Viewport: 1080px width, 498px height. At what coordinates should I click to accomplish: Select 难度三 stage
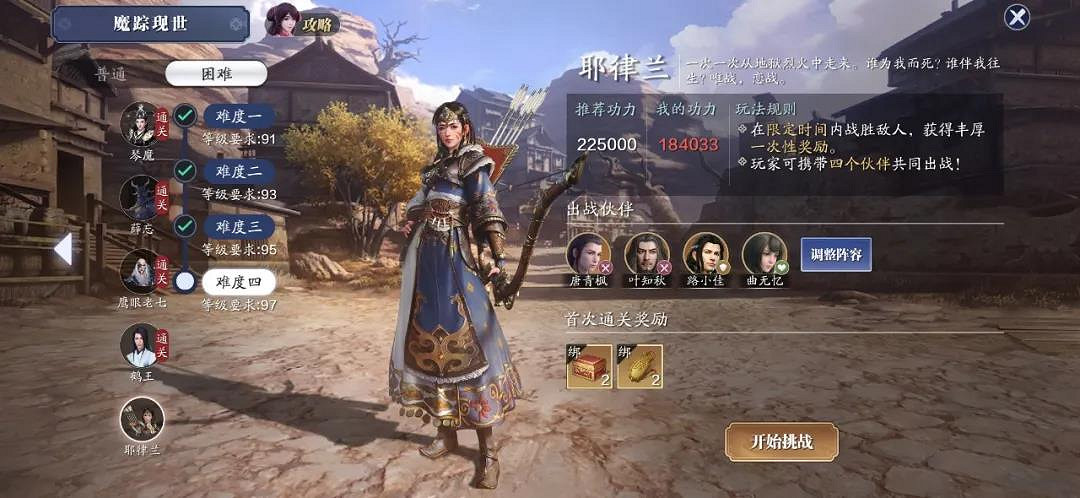click(239, 226)
